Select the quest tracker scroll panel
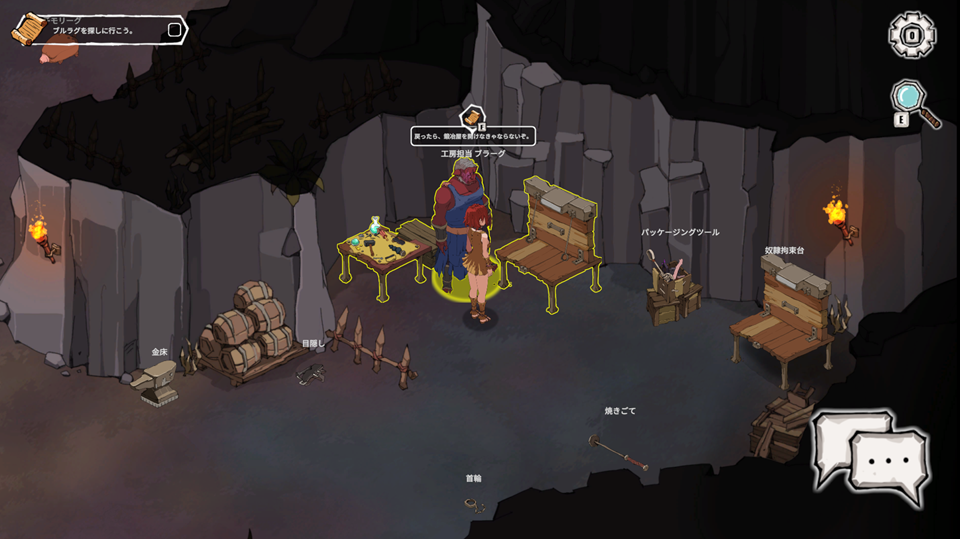The image size is (960, 539). pos(98,29)
